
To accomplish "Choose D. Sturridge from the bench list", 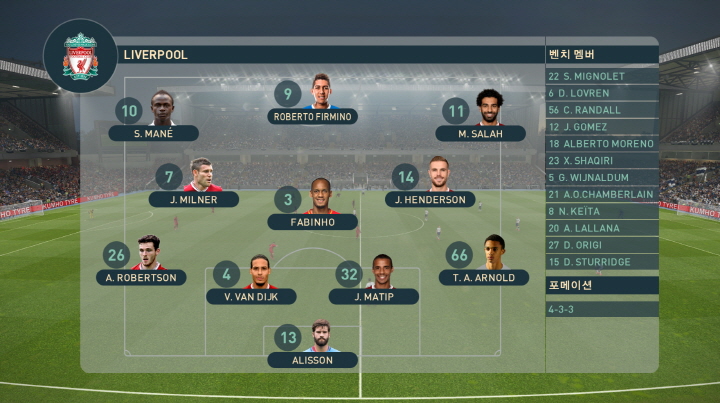I will (601, 262).
